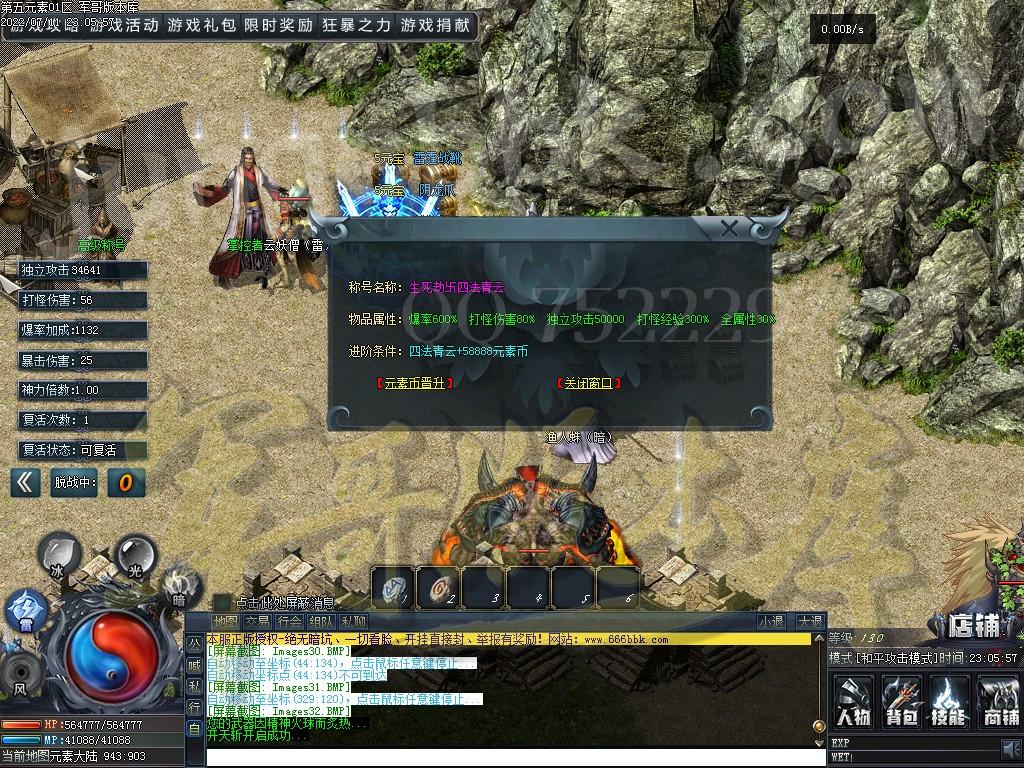Switch to the 行会 guild chat tab

pyautogui.click(x=288, y=622)
